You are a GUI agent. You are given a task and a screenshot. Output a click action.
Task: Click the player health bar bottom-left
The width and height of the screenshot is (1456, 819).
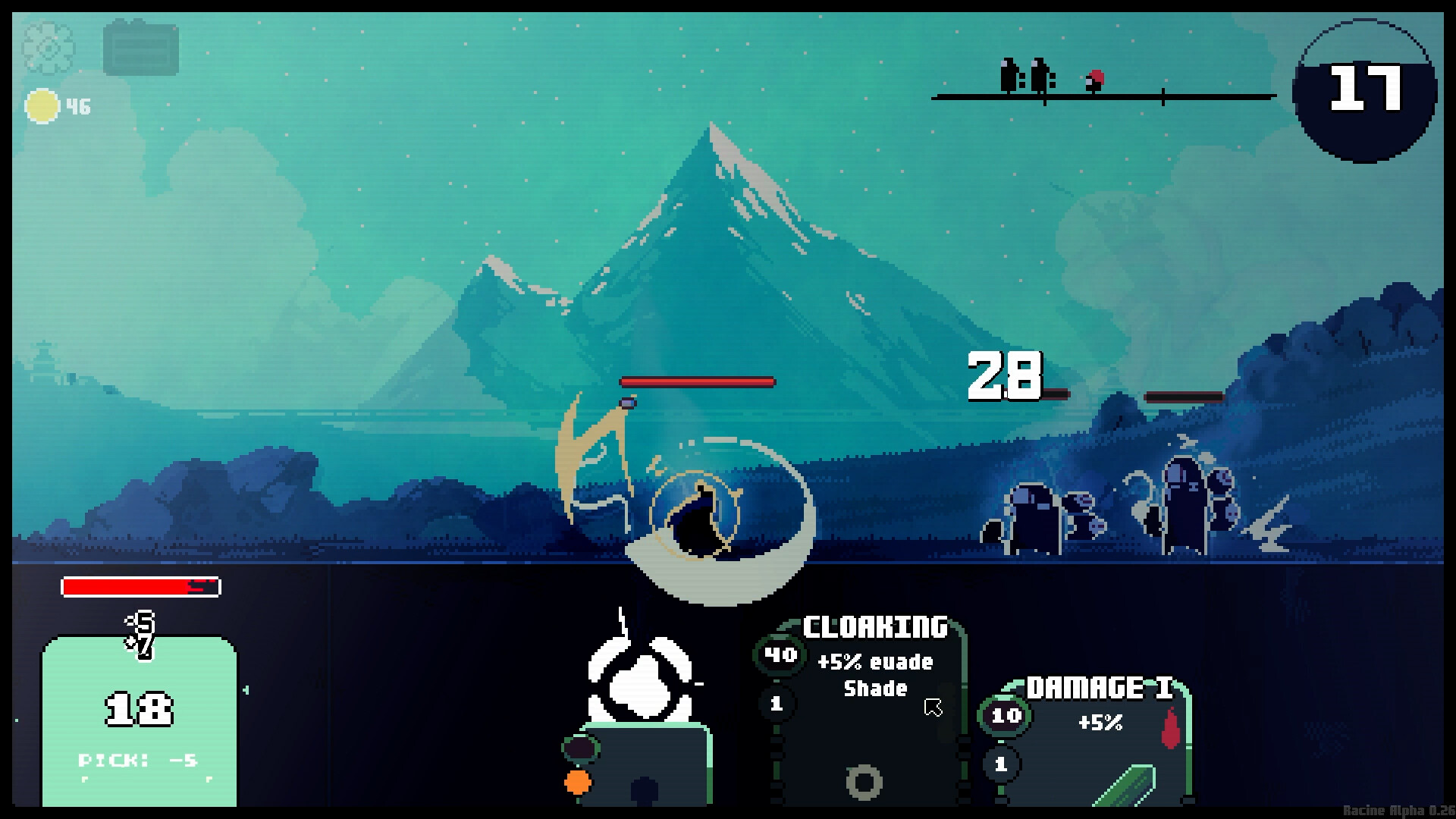tap(140, 586)
